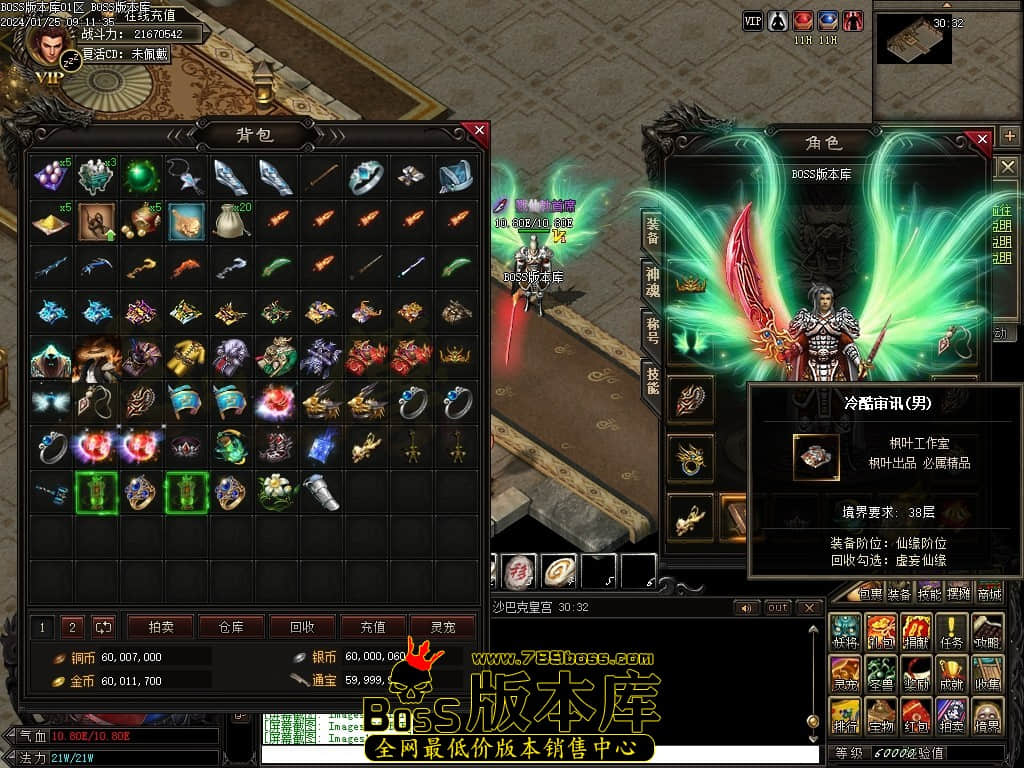This screenshot has width=1024, height=768.
Task: Open the 仓库 warehouse
Action: tap(231, 627)
